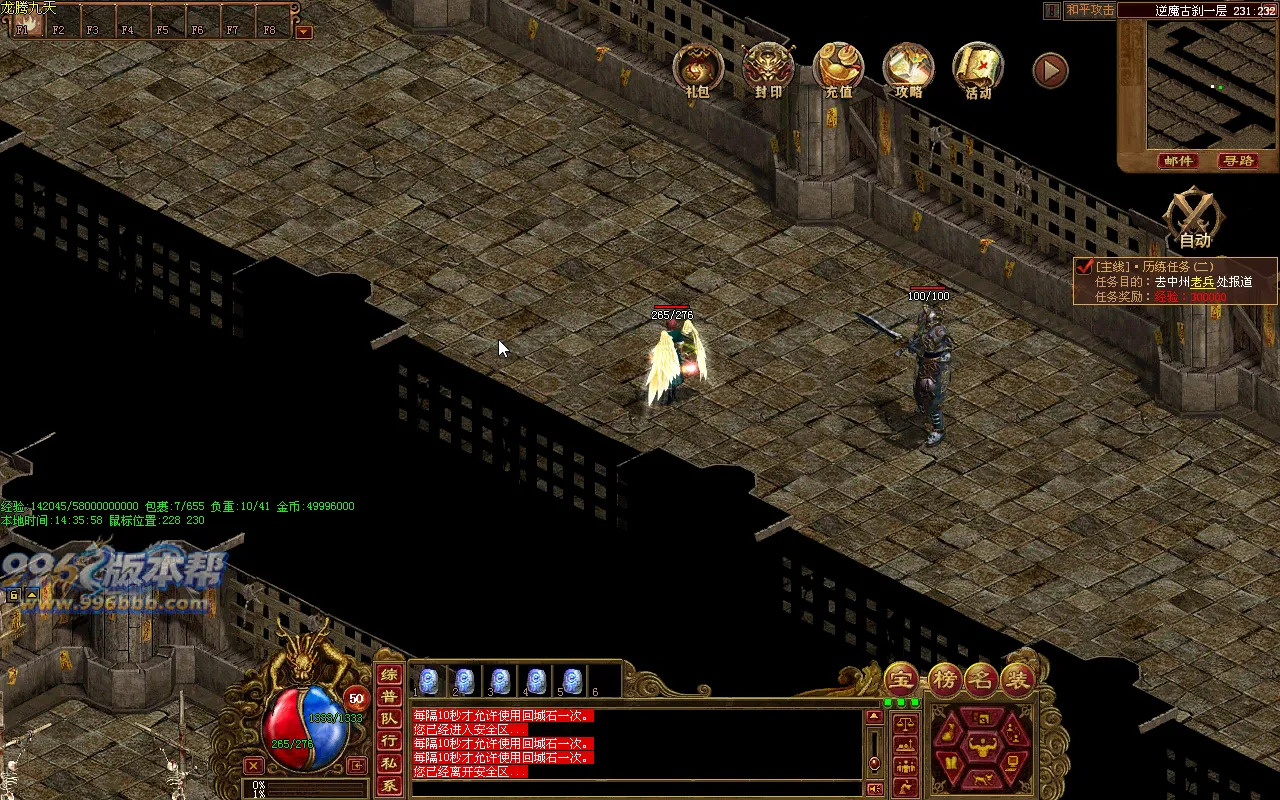Open the 活动 events scroll icon

point(978,68)
